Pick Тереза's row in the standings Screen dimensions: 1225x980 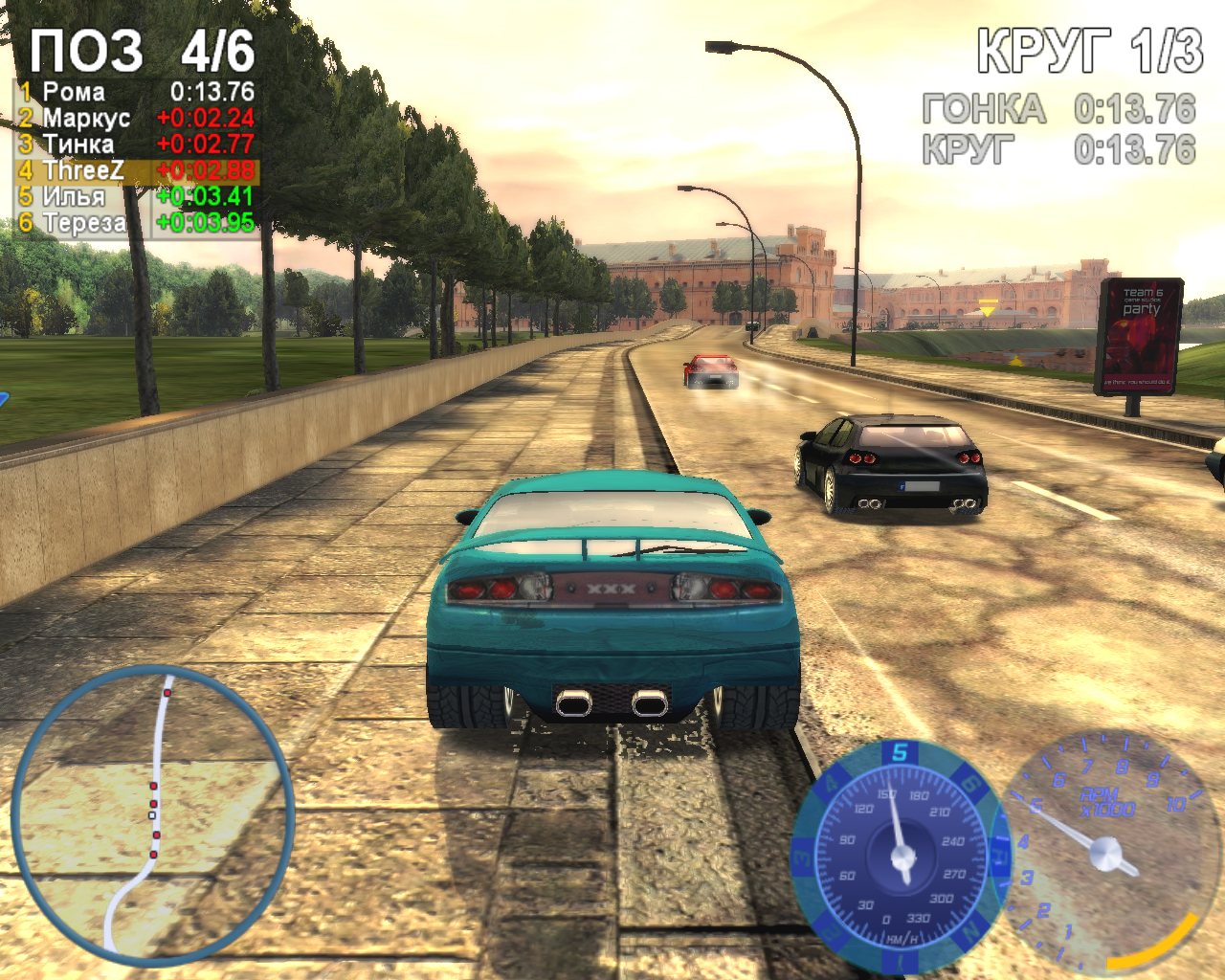(136, 222)
